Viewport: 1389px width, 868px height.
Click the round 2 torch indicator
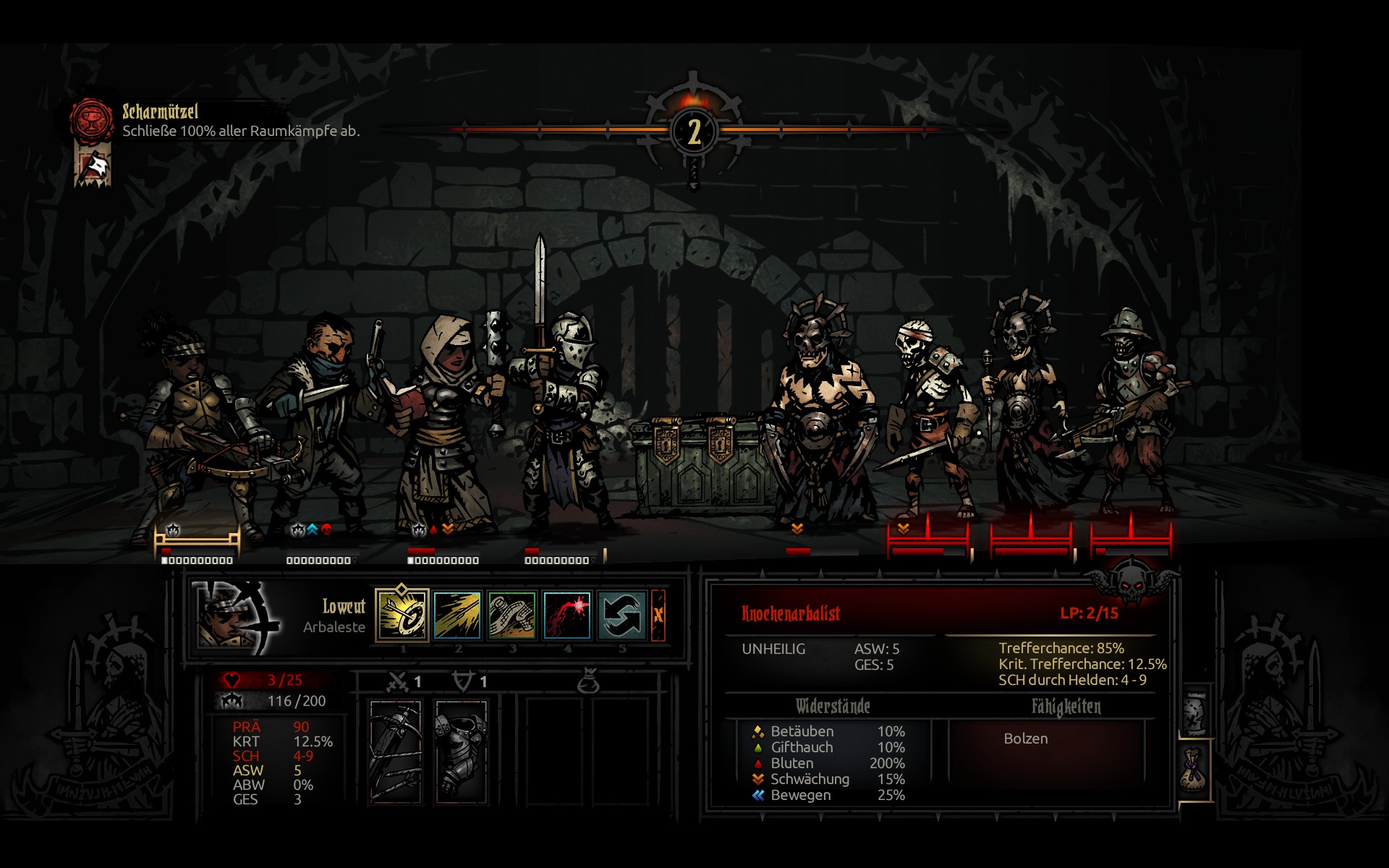[x=694, y=132]
